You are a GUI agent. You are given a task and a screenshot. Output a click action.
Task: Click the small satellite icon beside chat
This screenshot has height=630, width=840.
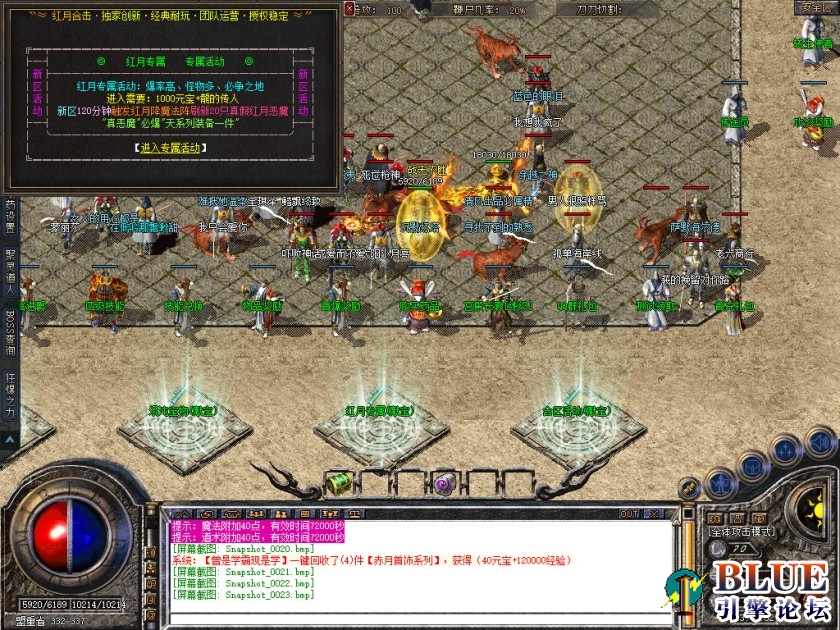pos(689,487)
